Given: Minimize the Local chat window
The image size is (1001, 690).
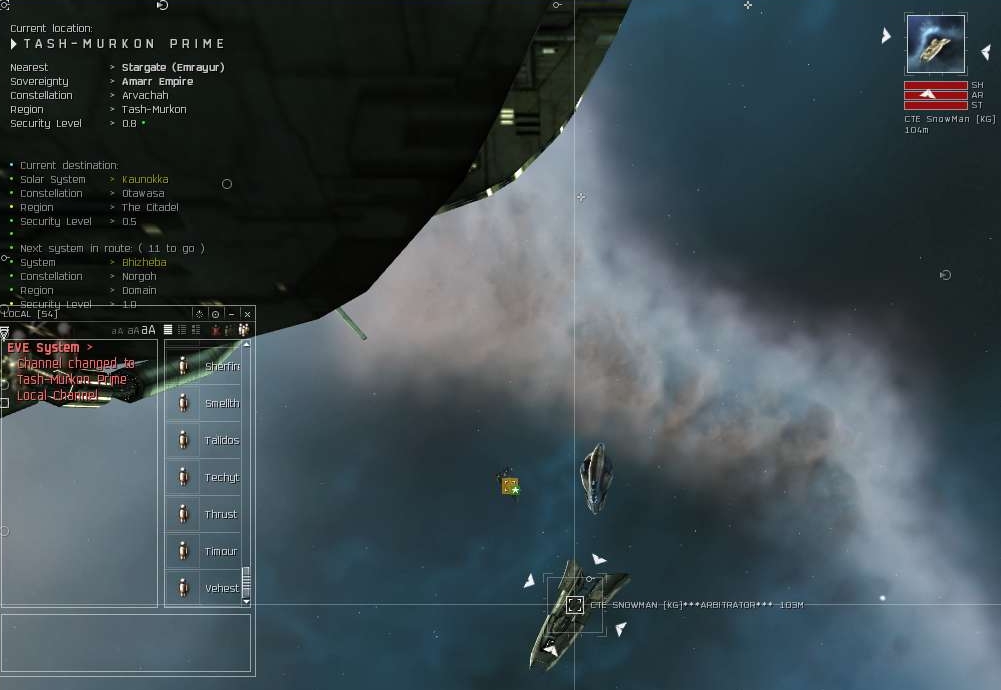Looking at the screenshot, I should [x=231, y=314].
